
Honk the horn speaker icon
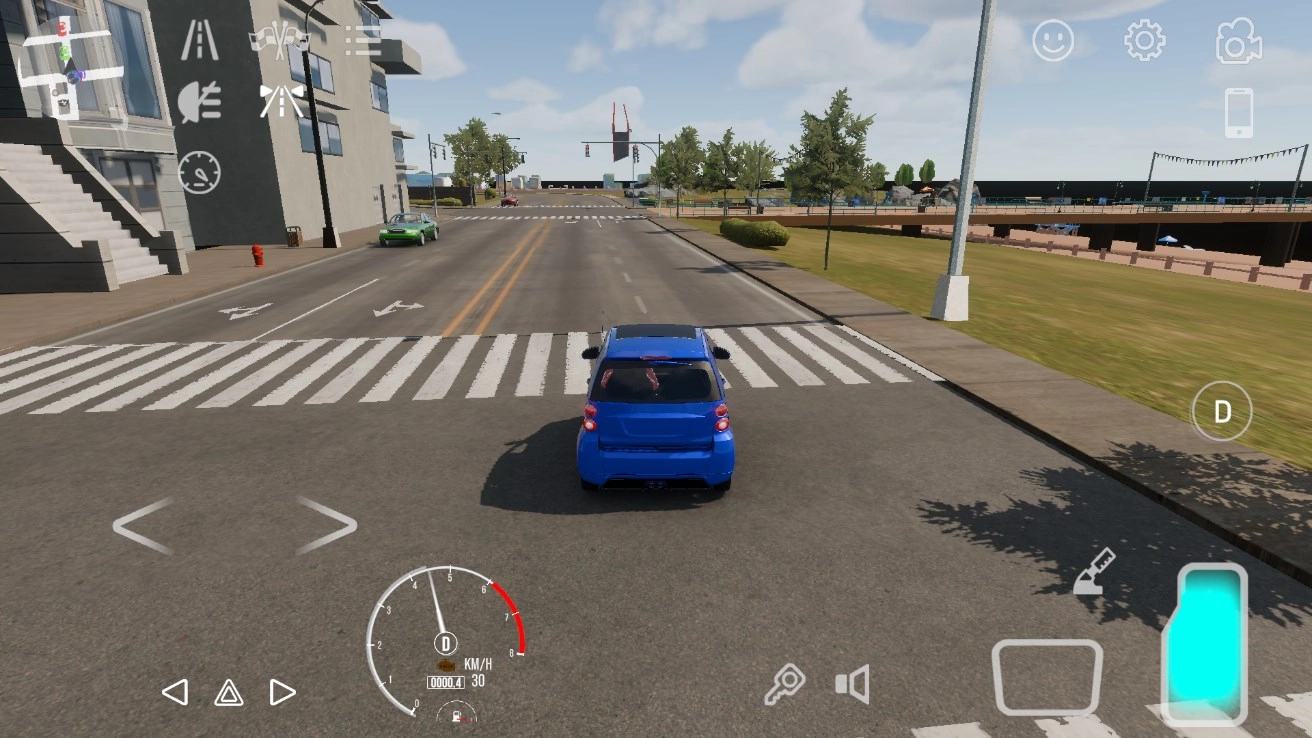[x=851, y=684]
